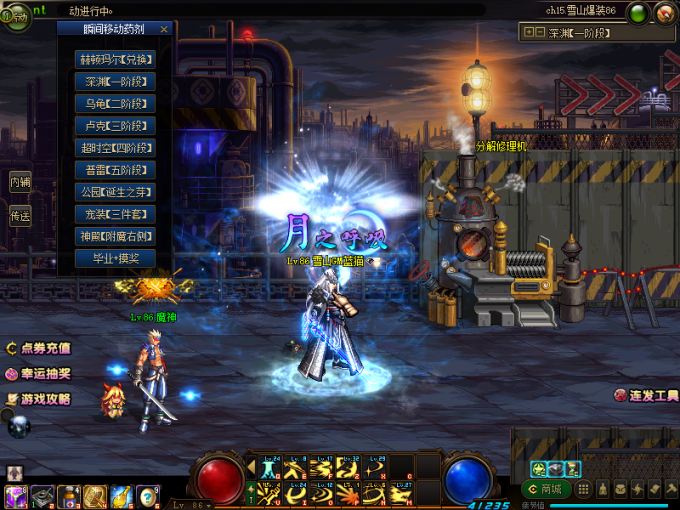Open 点券充值 recharge
This screenshot has width=680, height=510.
click(38, 349)
